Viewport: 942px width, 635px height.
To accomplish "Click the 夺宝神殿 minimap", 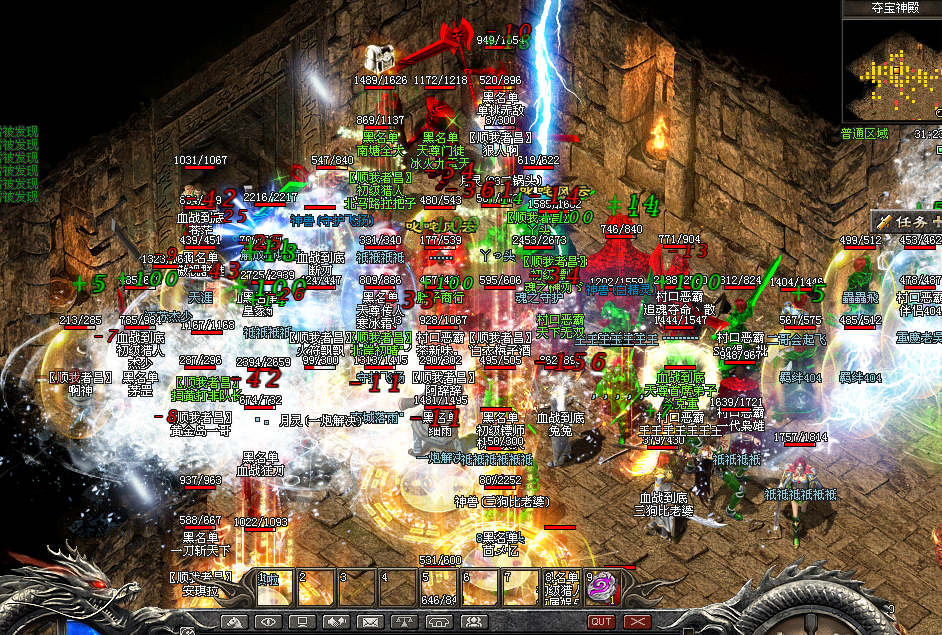I will pyautogui.click(x=892, y=70).
